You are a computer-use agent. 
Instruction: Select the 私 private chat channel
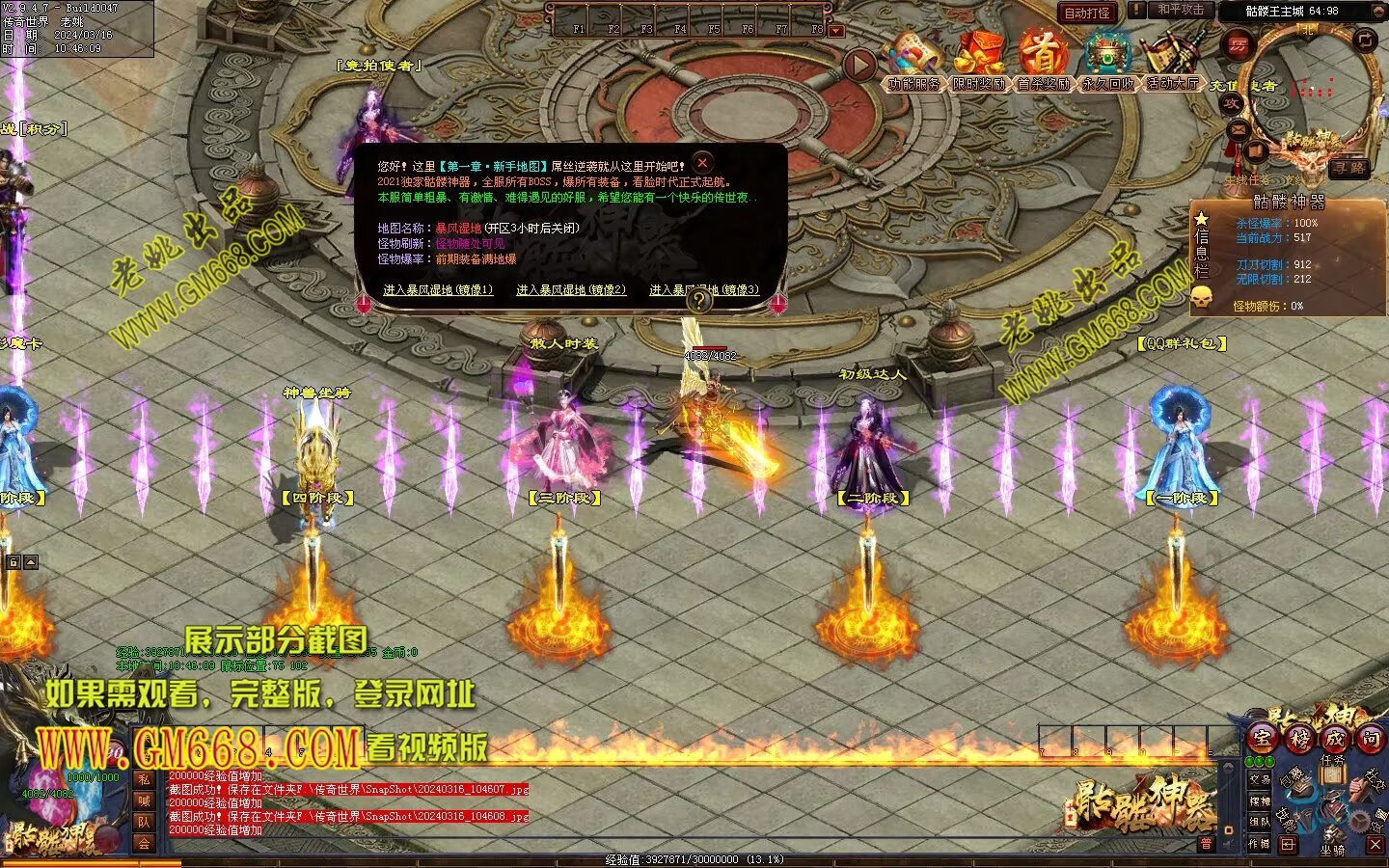pos(143,779)
